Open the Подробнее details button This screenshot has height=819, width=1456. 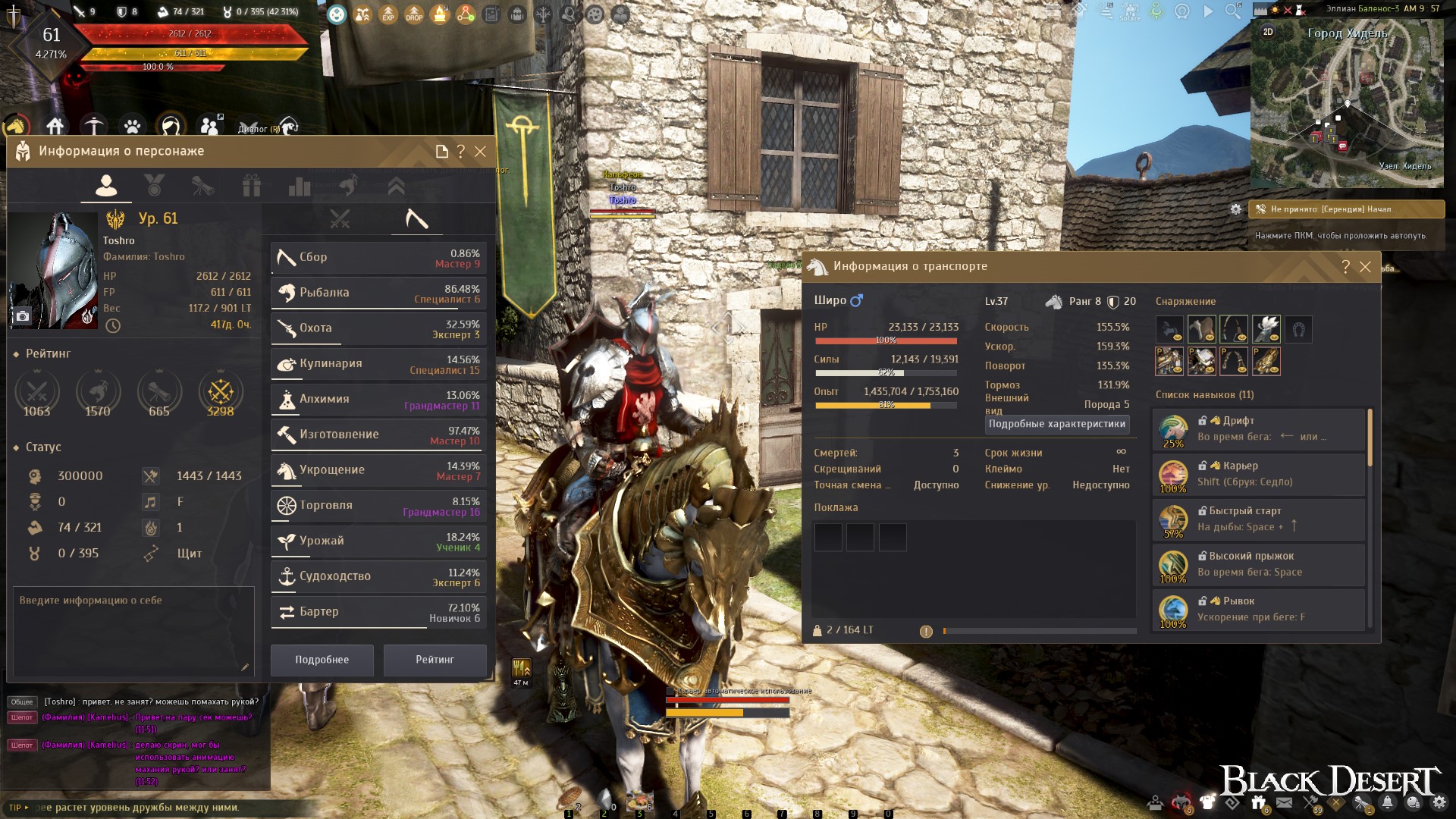[x=322, y=660]
